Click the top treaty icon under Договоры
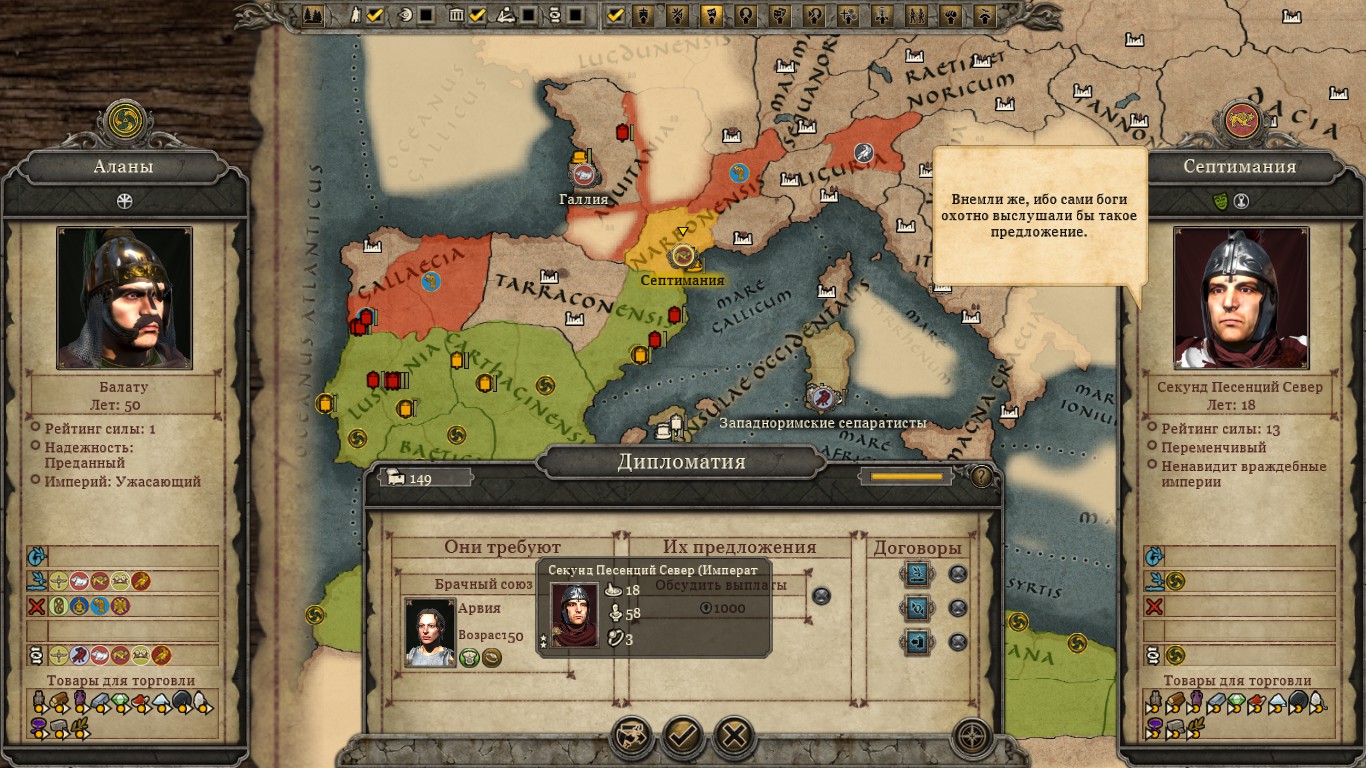 [917, 574]
